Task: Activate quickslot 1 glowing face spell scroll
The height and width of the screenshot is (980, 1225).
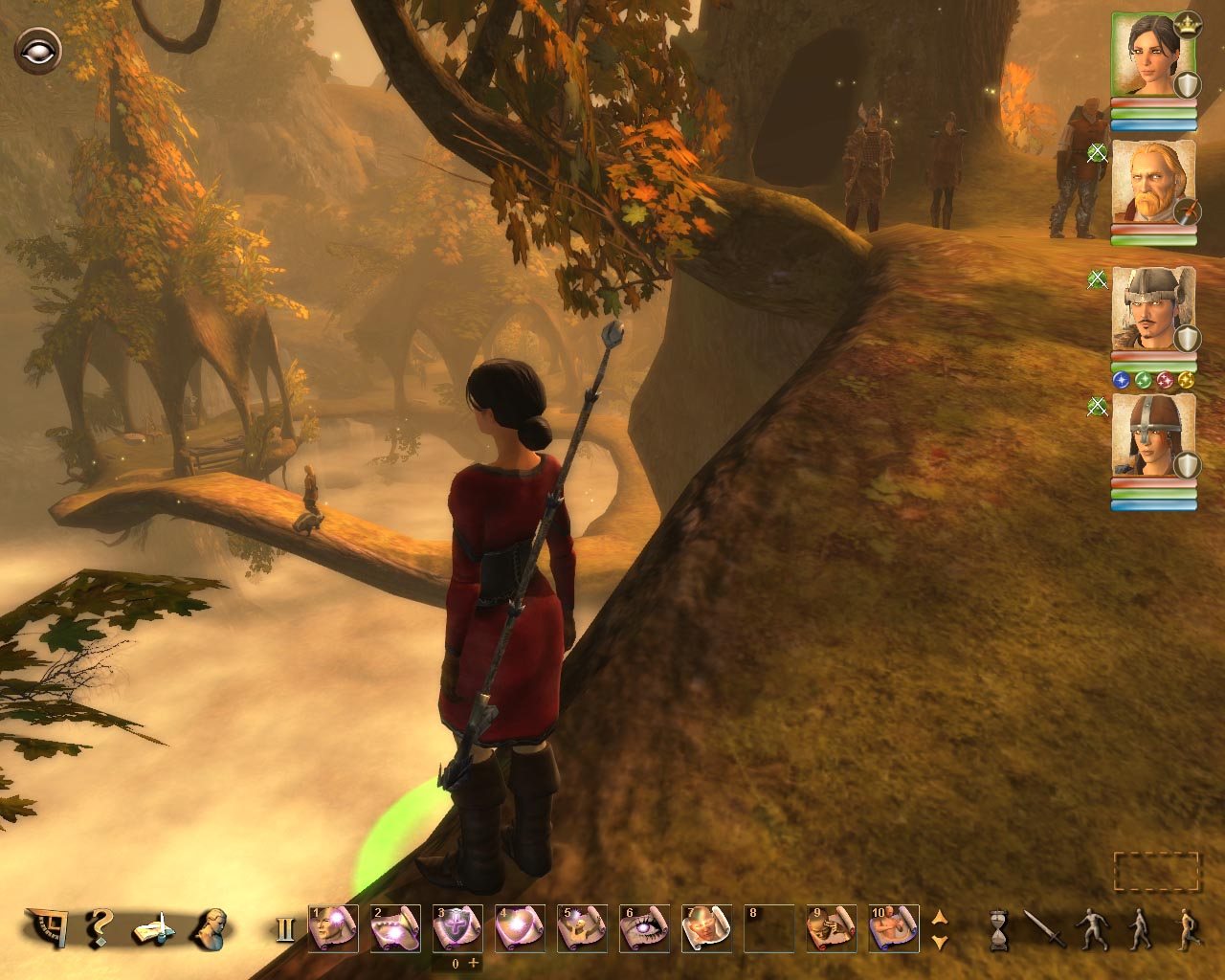Action: (333, 928)
